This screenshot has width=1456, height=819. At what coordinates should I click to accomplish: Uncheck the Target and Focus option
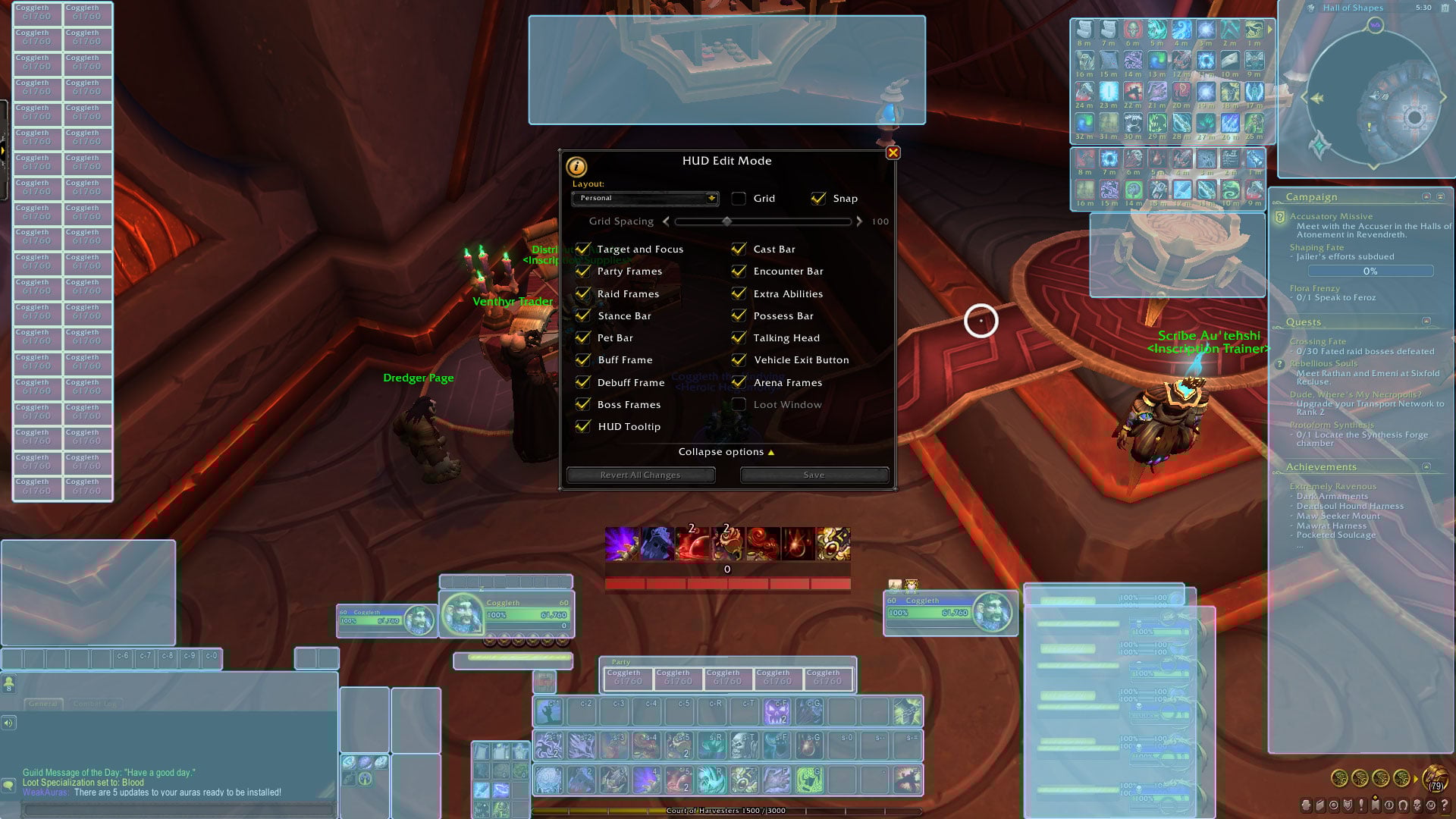point(583,249)
